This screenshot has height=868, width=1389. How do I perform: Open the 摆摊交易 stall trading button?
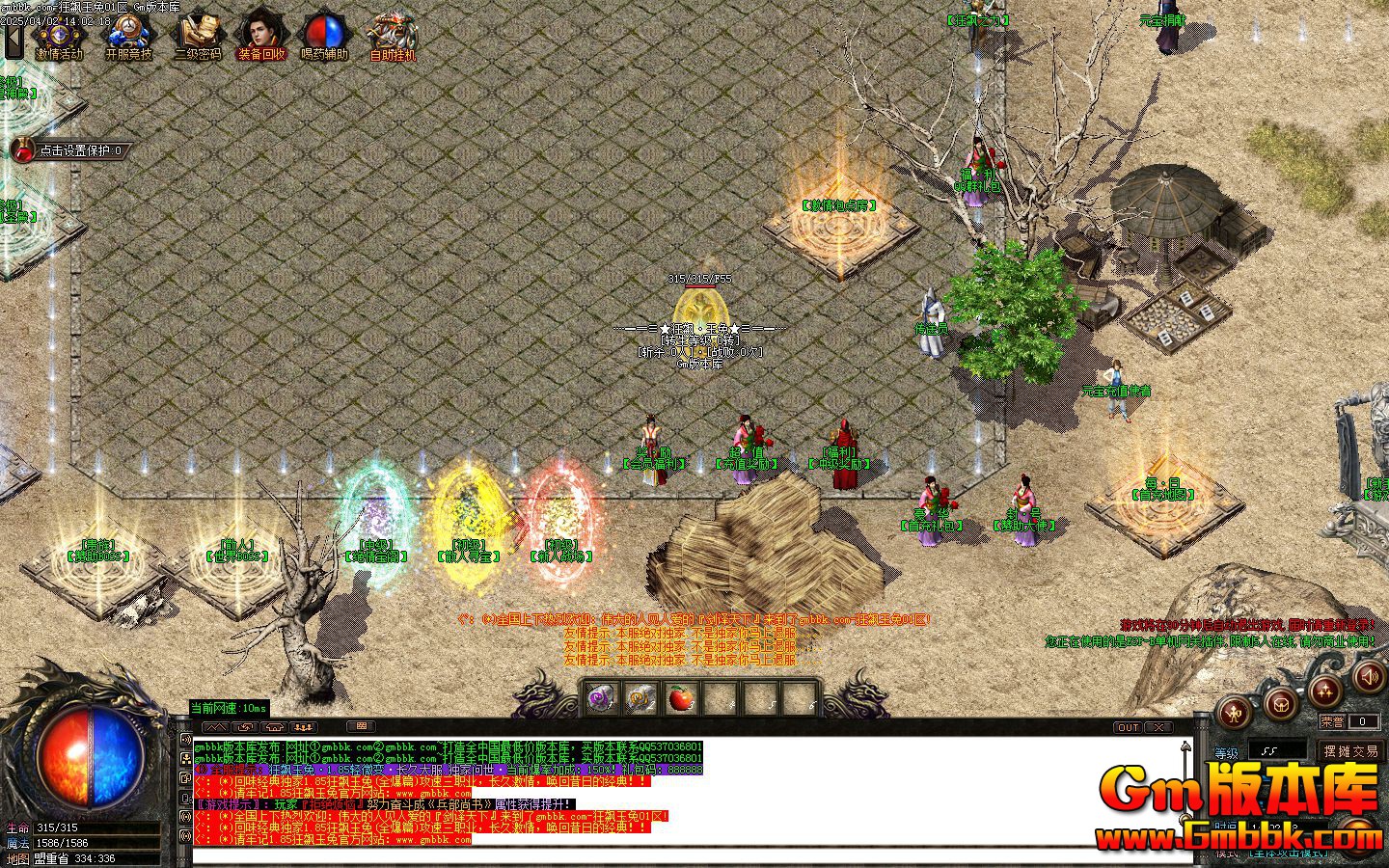point(1350,750)
